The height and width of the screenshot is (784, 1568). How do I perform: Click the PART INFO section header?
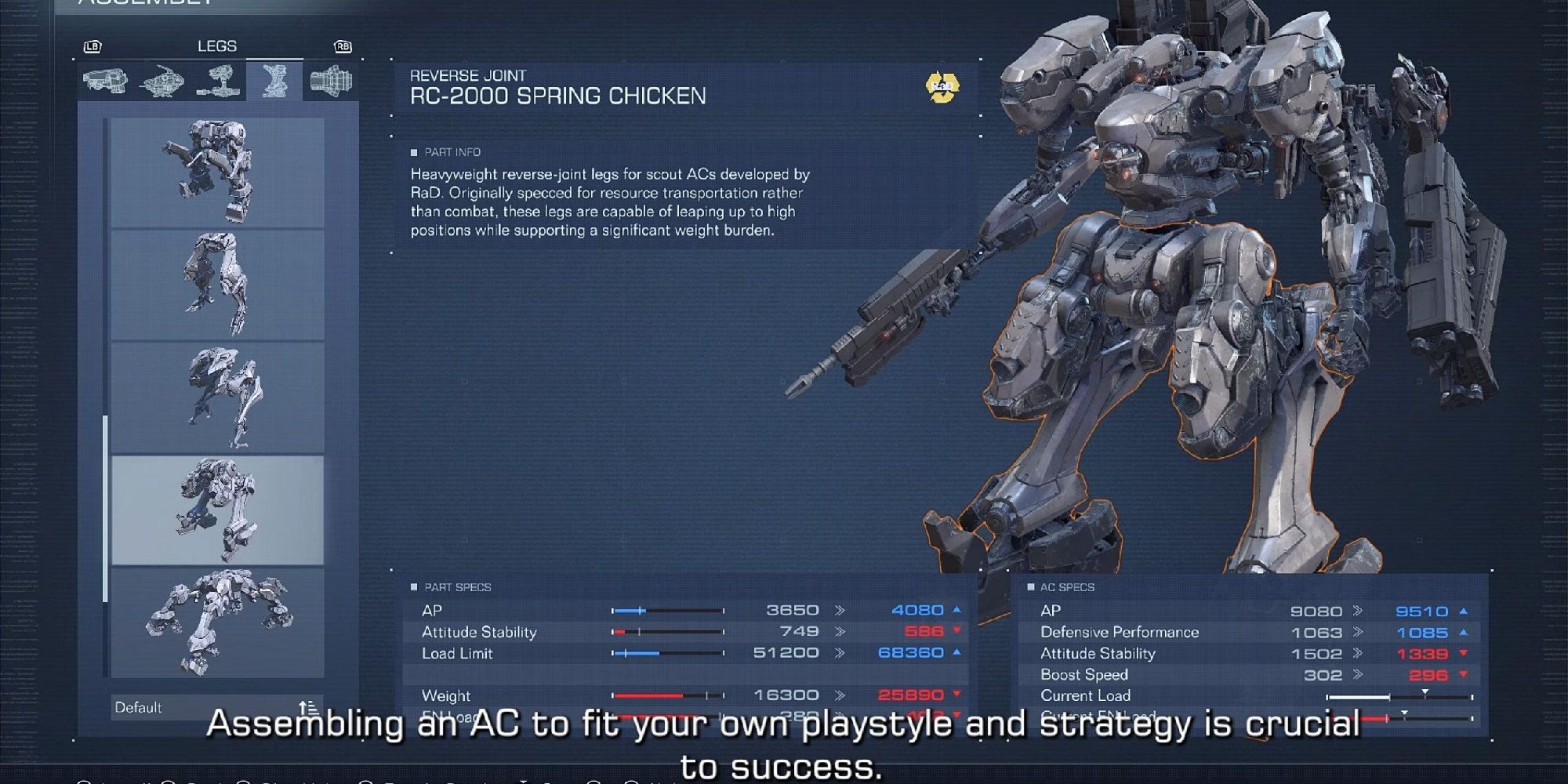tap(447, 152)
